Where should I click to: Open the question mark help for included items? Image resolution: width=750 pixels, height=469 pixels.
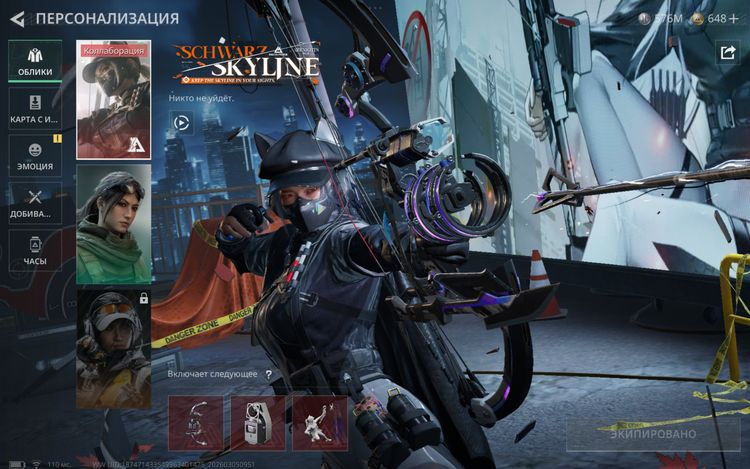(268, 374)
